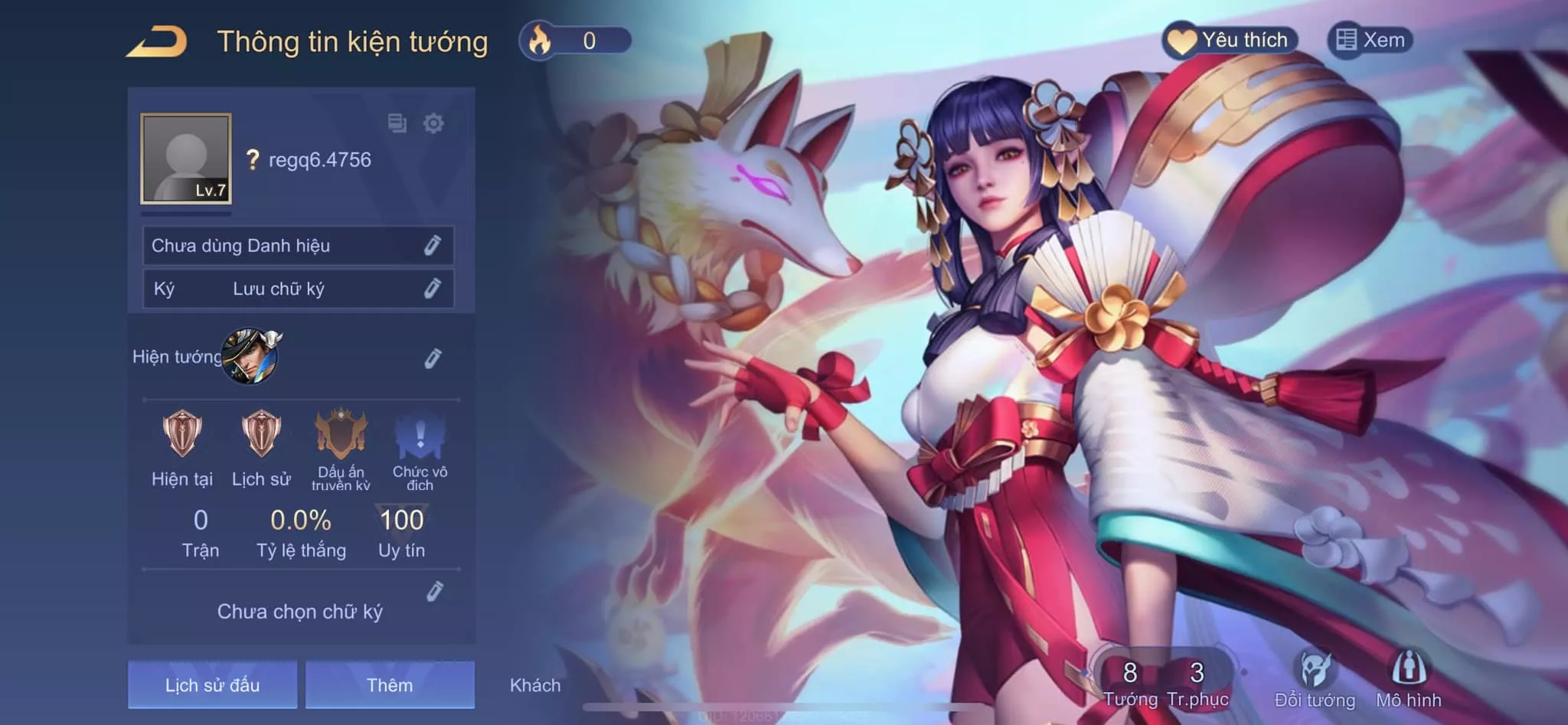Select the displayed hero portrait
The width and height of the screenshot is (1568, 725).
[x=250, y=356]
